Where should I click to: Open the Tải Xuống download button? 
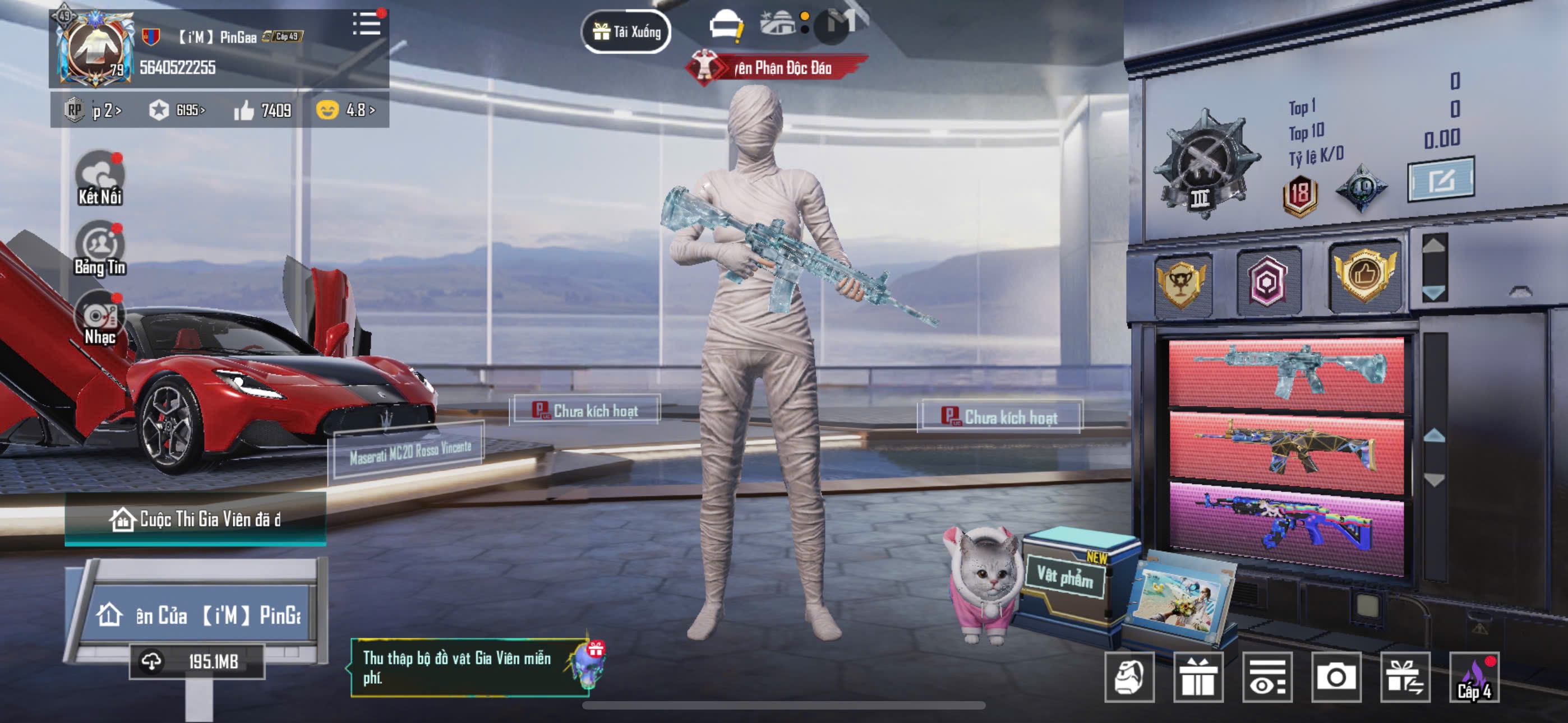pyautogui.click(x=626, y=31)
